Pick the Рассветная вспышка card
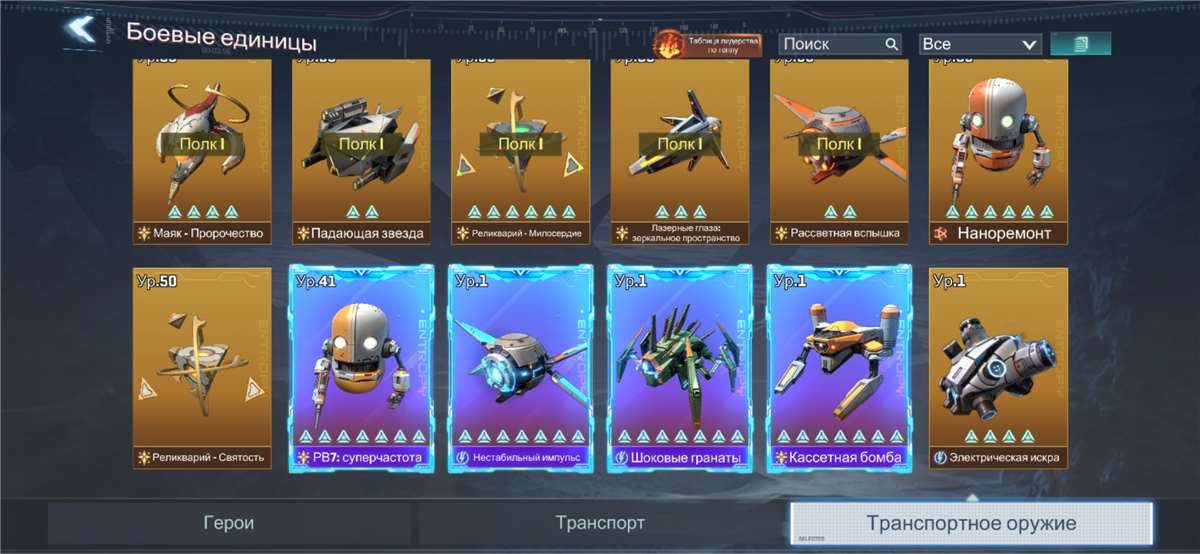 point(839,150)
